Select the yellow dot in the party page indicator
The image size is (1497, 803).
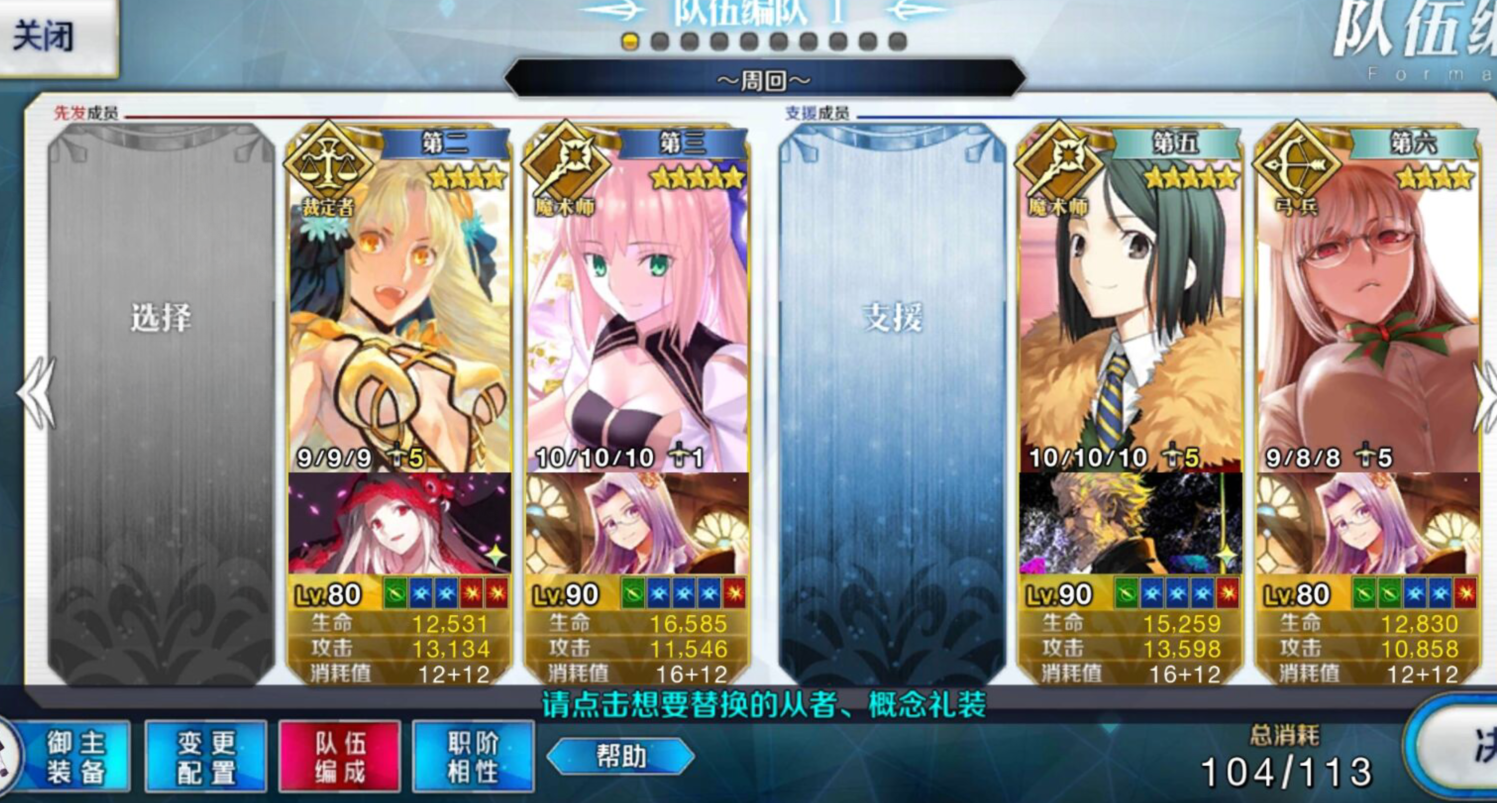click(628, 43)
